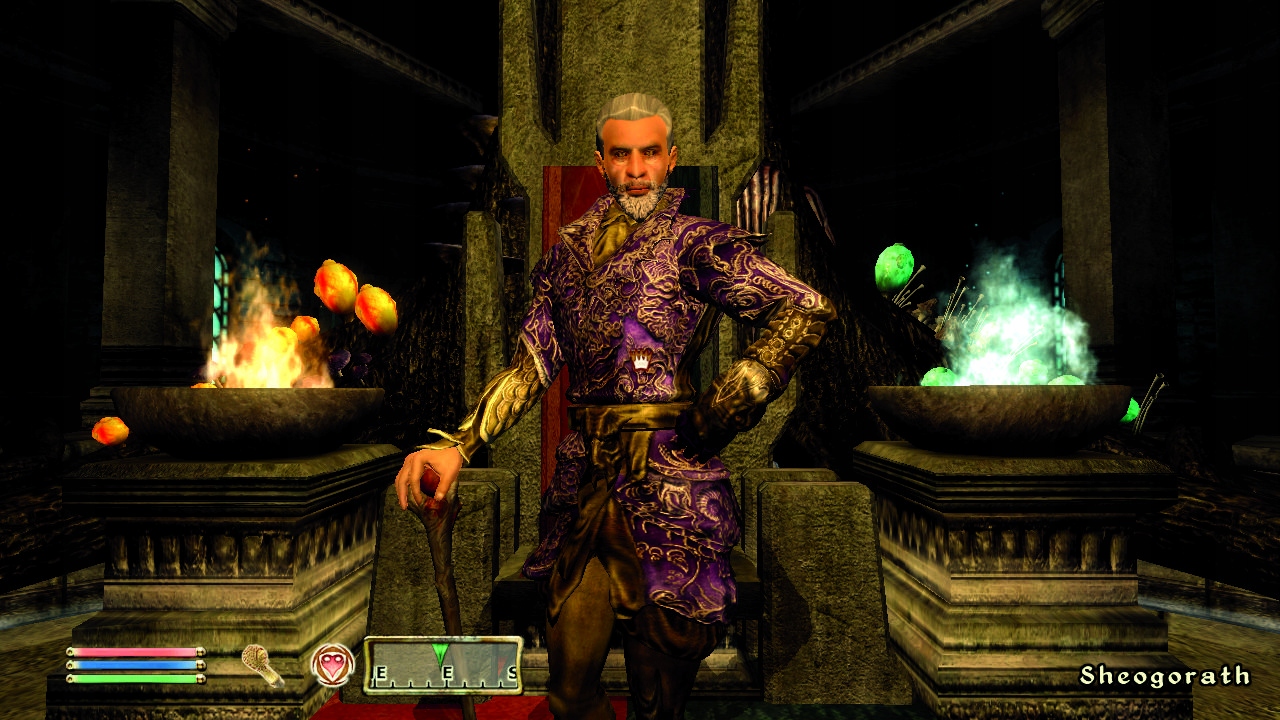Viewport: 1280px width, 720px height.
Task: Click the compass bar with the green marker
Action: [443, 666]
